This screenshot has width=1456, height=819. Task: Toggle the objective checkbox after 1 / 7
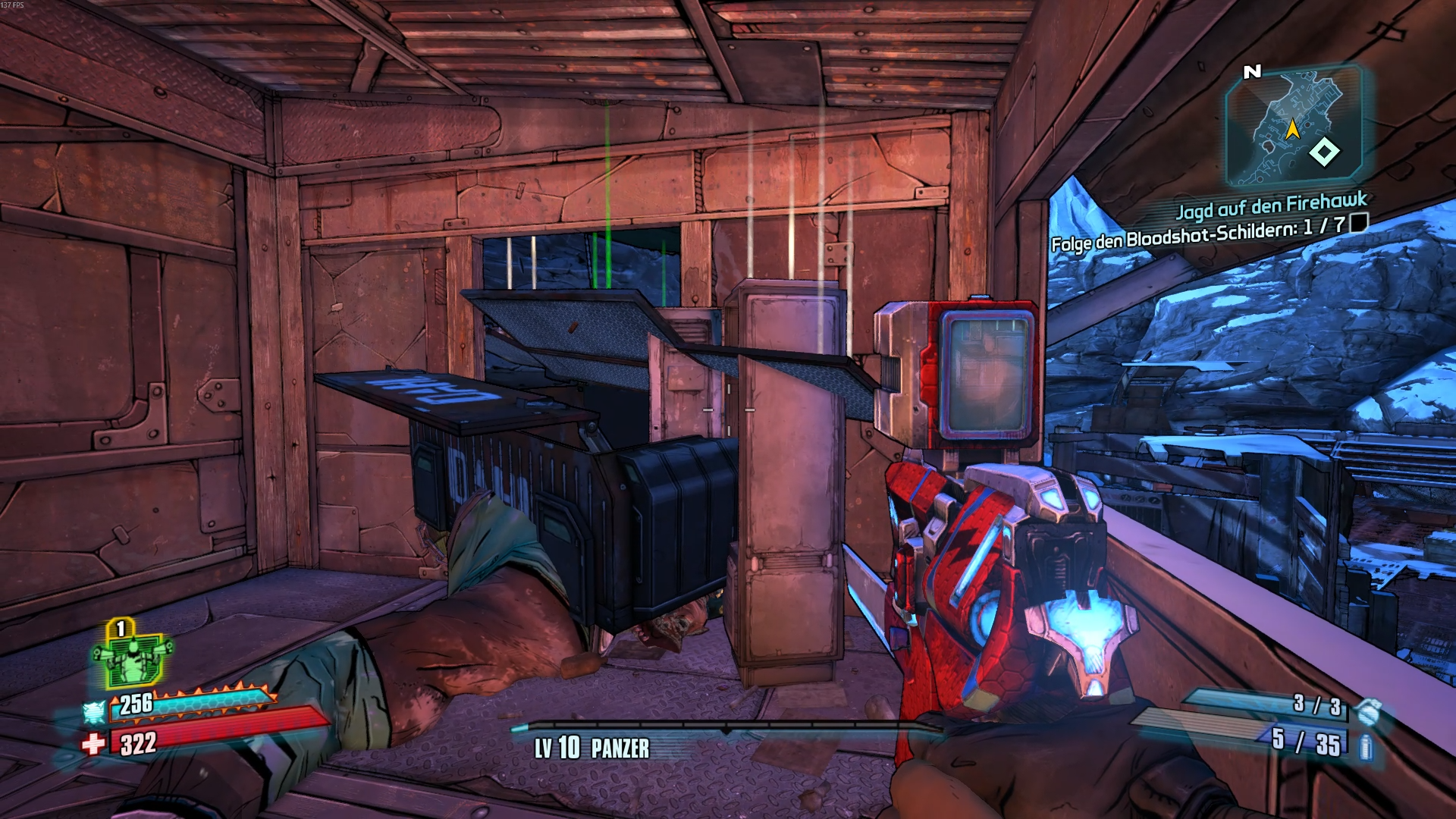click(x=1360, y=222)
